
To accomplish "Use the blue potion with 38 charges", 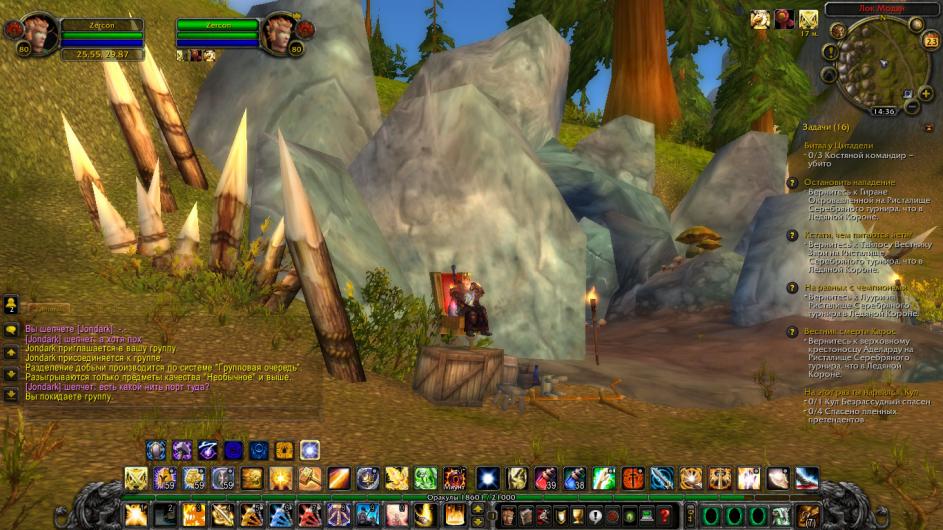I will click(574, 479).
